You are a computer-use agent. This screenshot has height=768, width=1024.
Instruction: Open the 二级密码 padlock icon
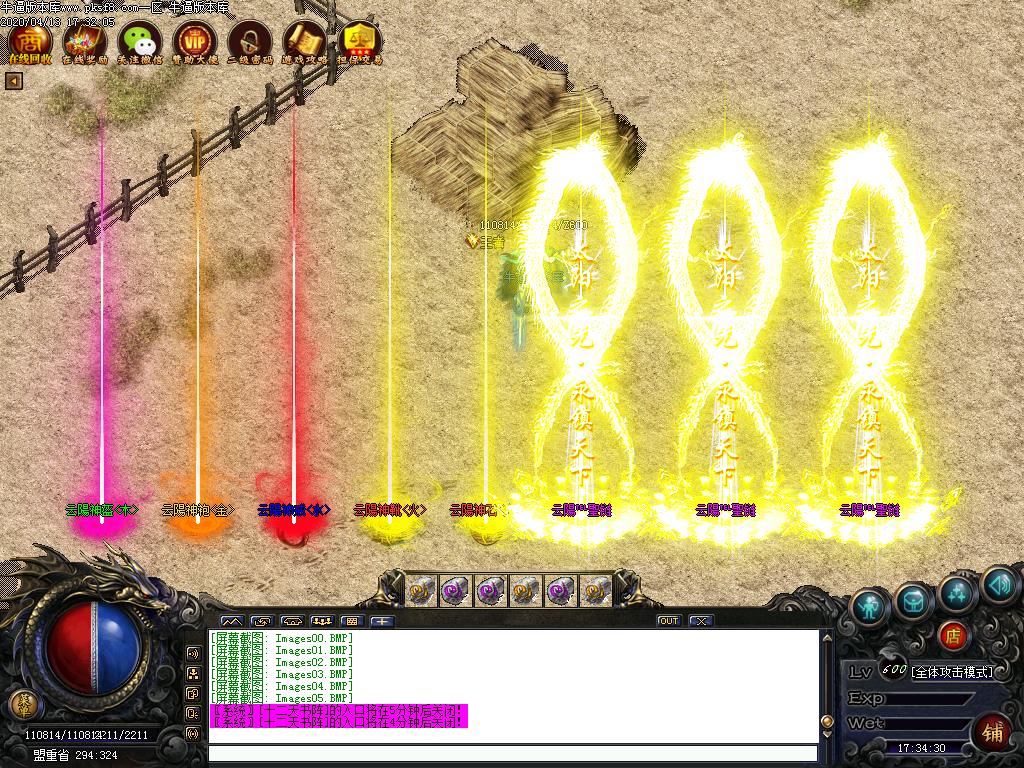[250, 41]
